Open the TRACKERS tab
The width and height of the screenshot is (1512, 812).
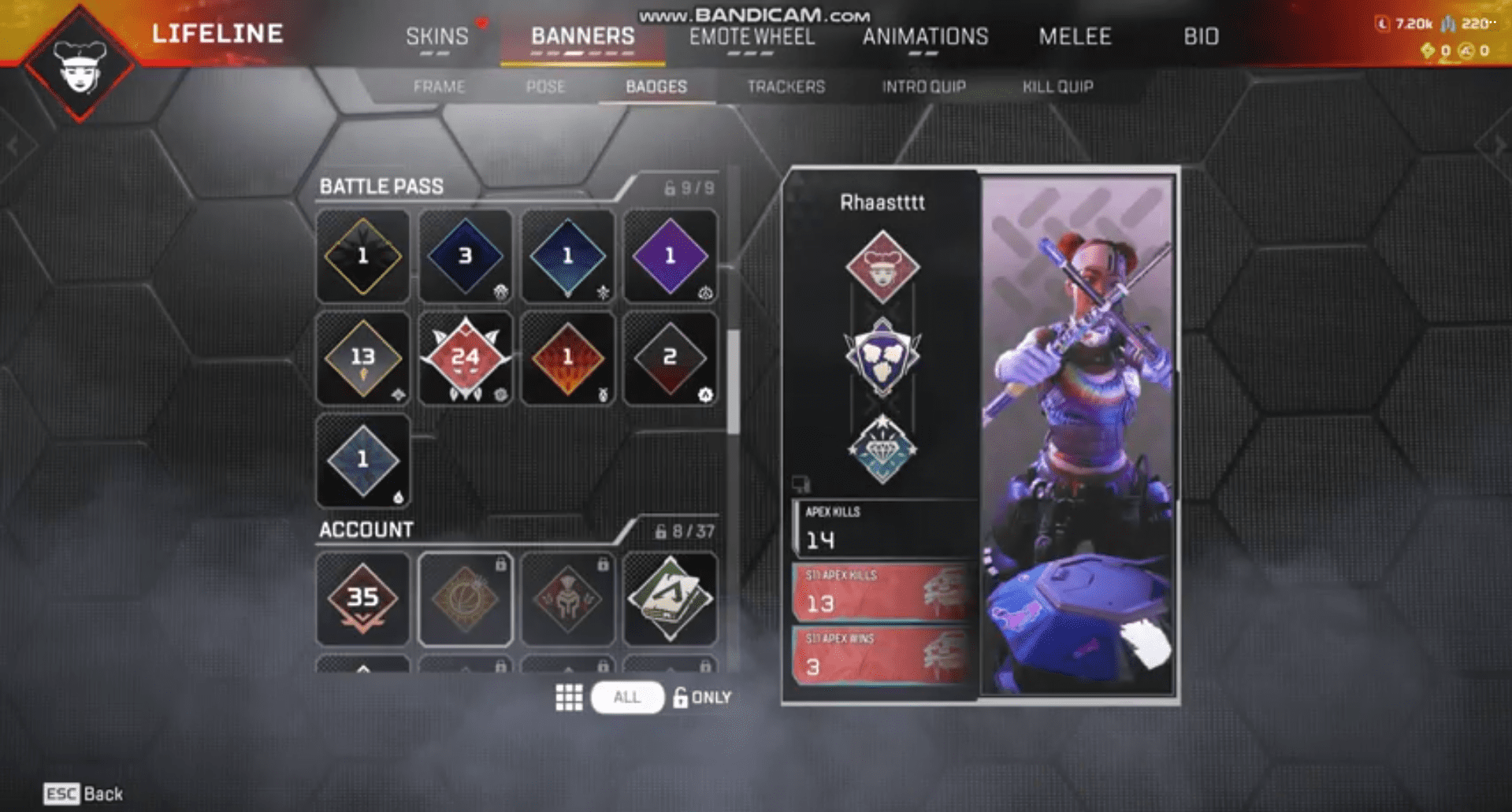(786, 87)
